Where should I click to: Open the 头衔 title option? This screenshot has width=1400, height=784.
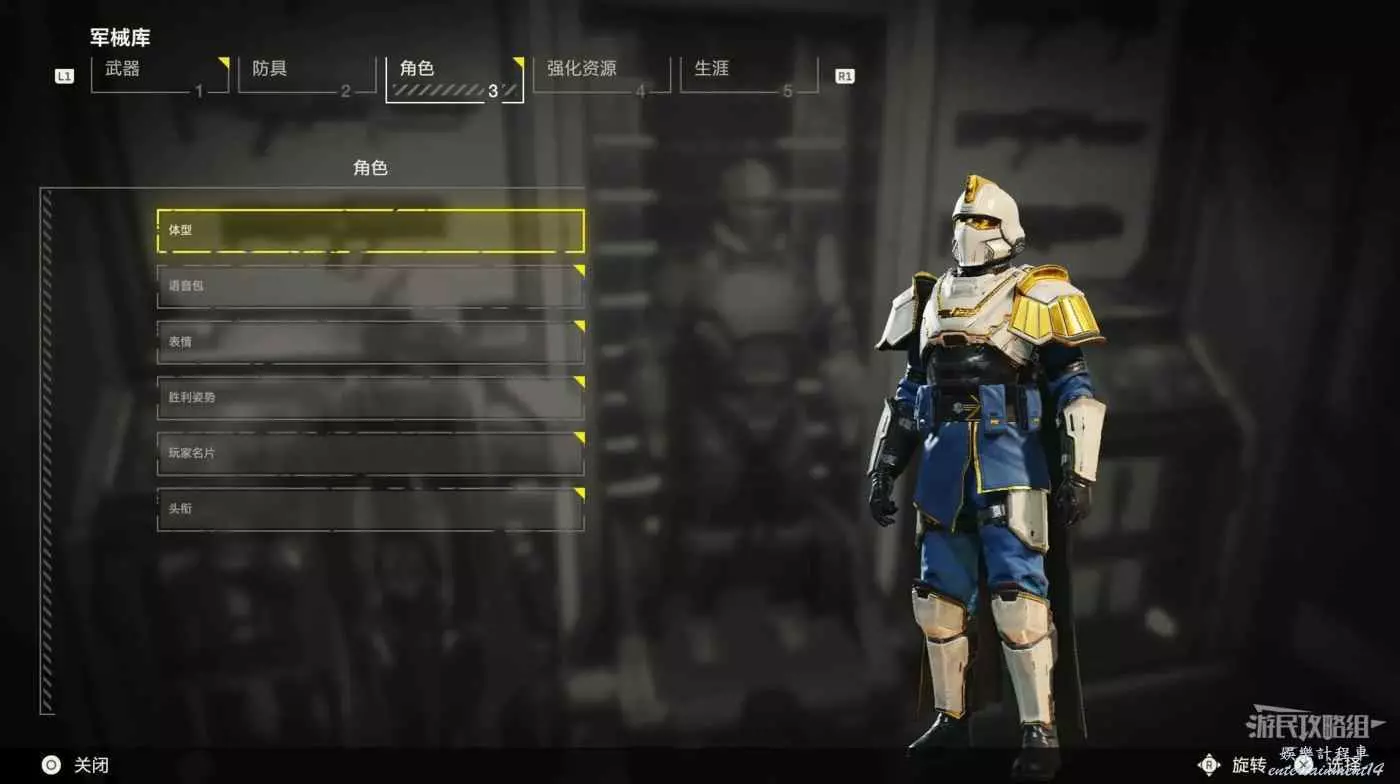pyautogui.click(x=370, y=509)
